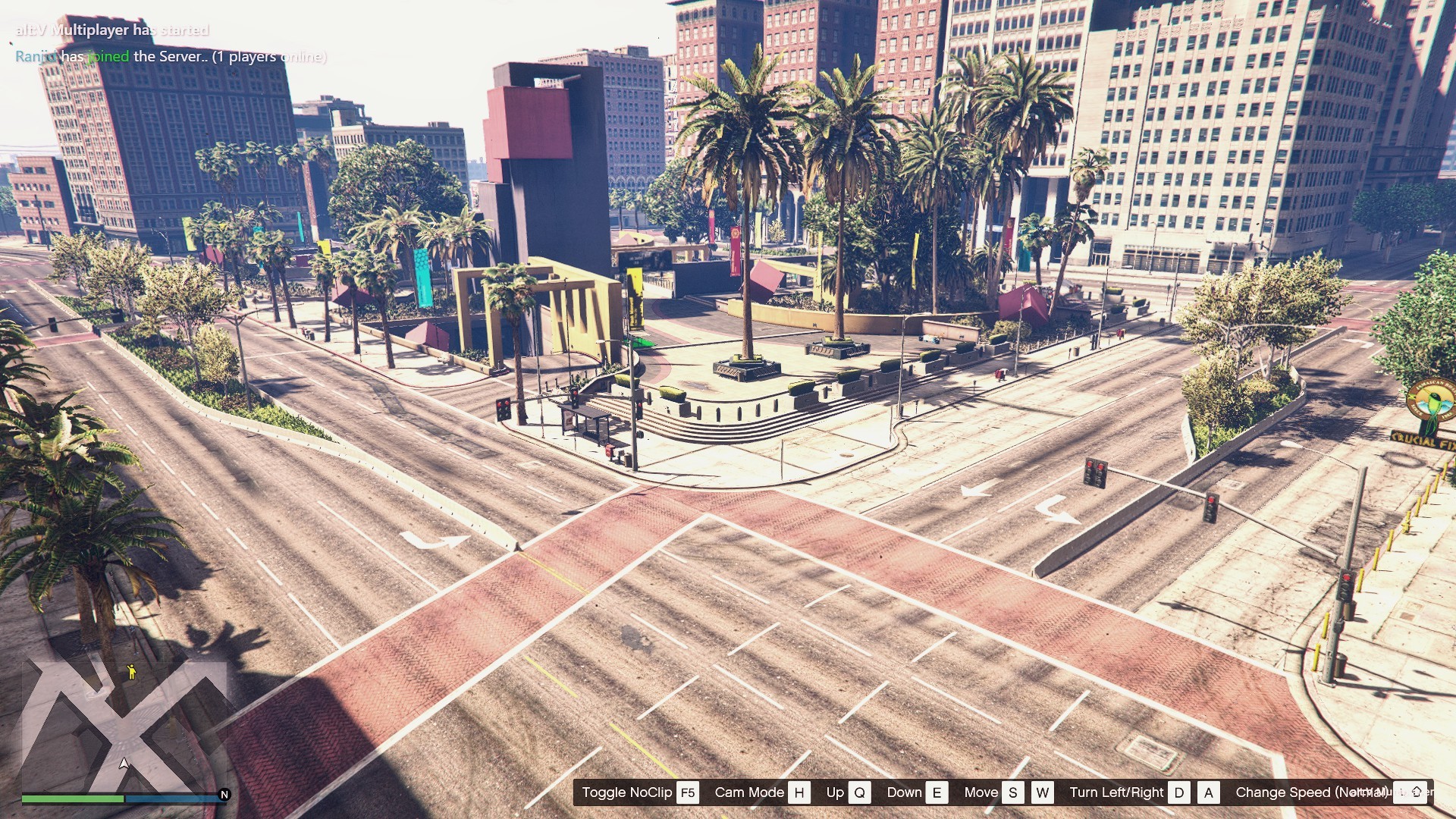Click the white player arrow on the minimap
Viewport: 1456px width, 819px height.
point(124,763)
